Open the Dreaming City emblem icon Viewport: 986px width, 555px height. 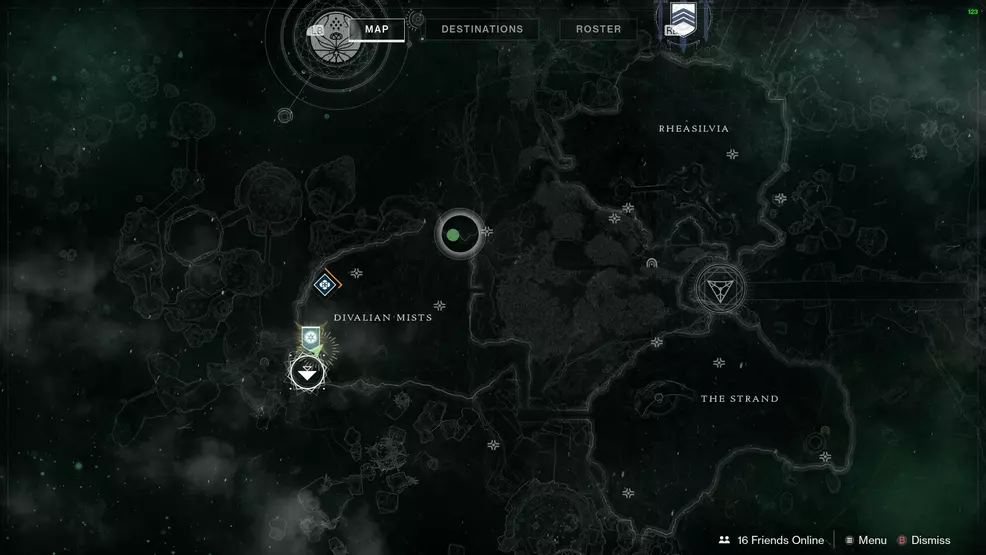[x=337, y=29]
